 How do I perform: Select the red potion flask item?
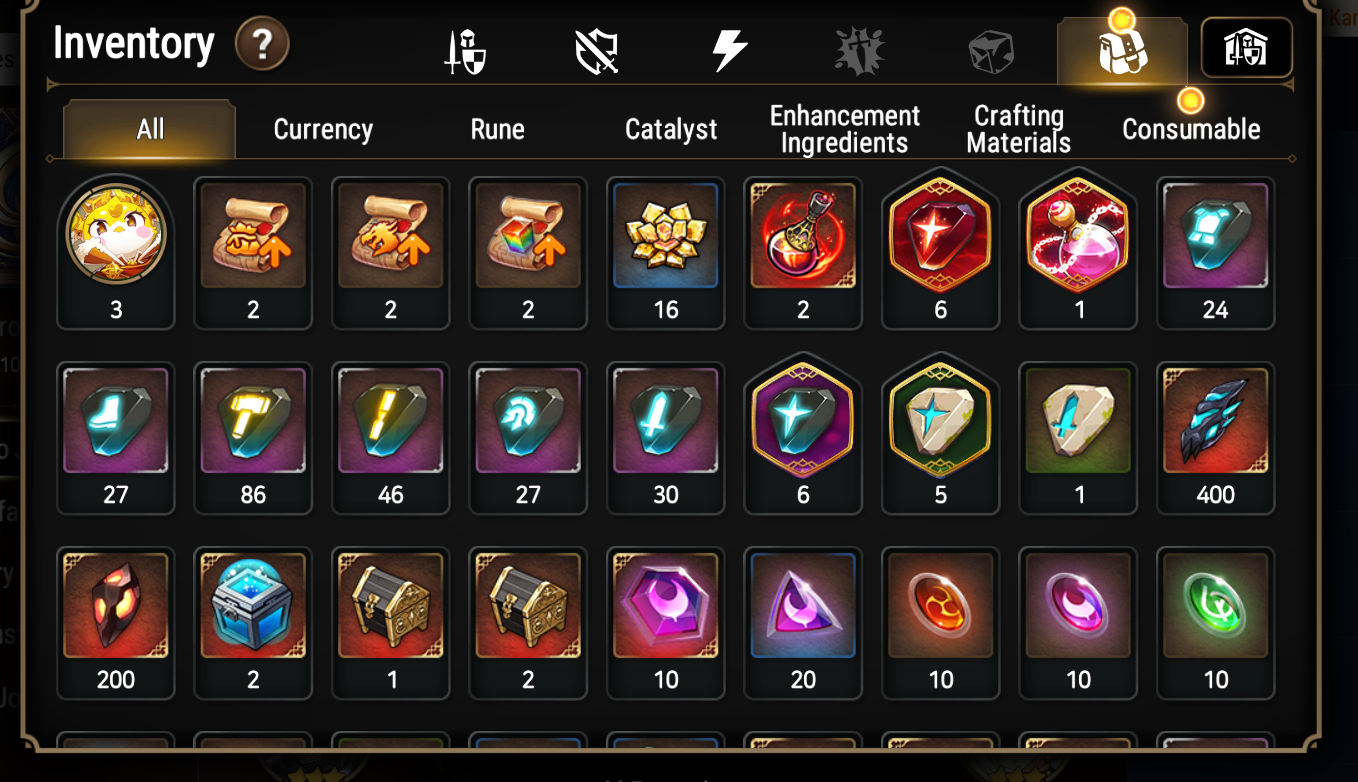pos(803,236)
